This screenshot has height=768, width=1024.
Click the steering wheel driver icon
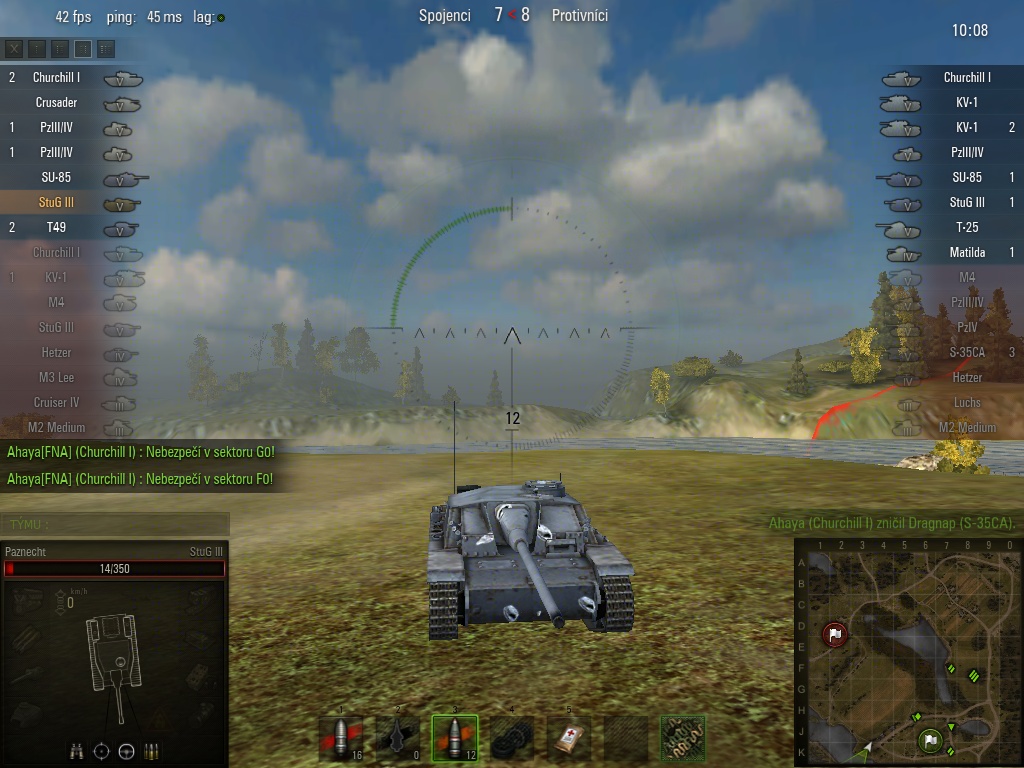[x=127, y=751]
